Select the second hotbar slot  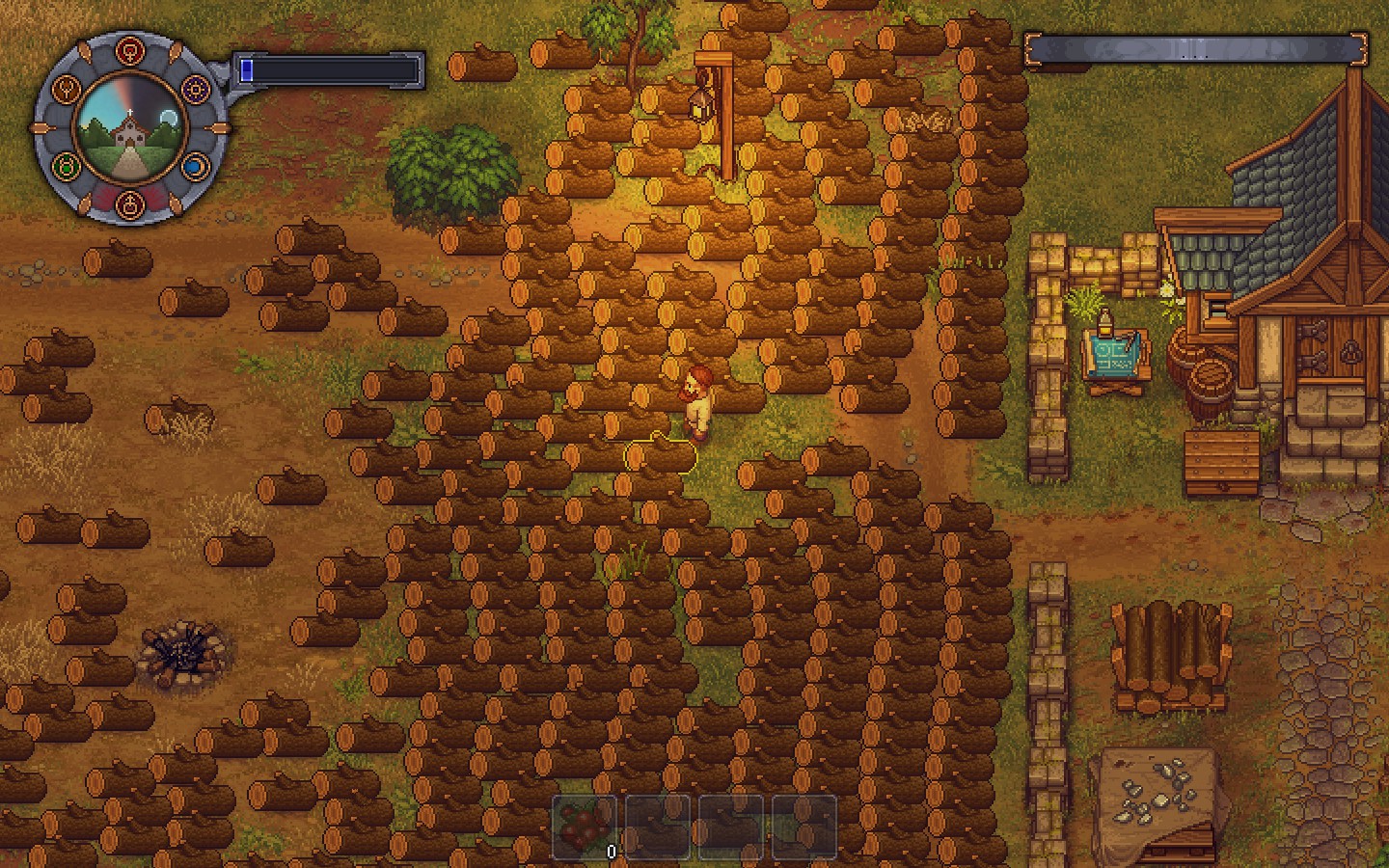pos(657,825)
